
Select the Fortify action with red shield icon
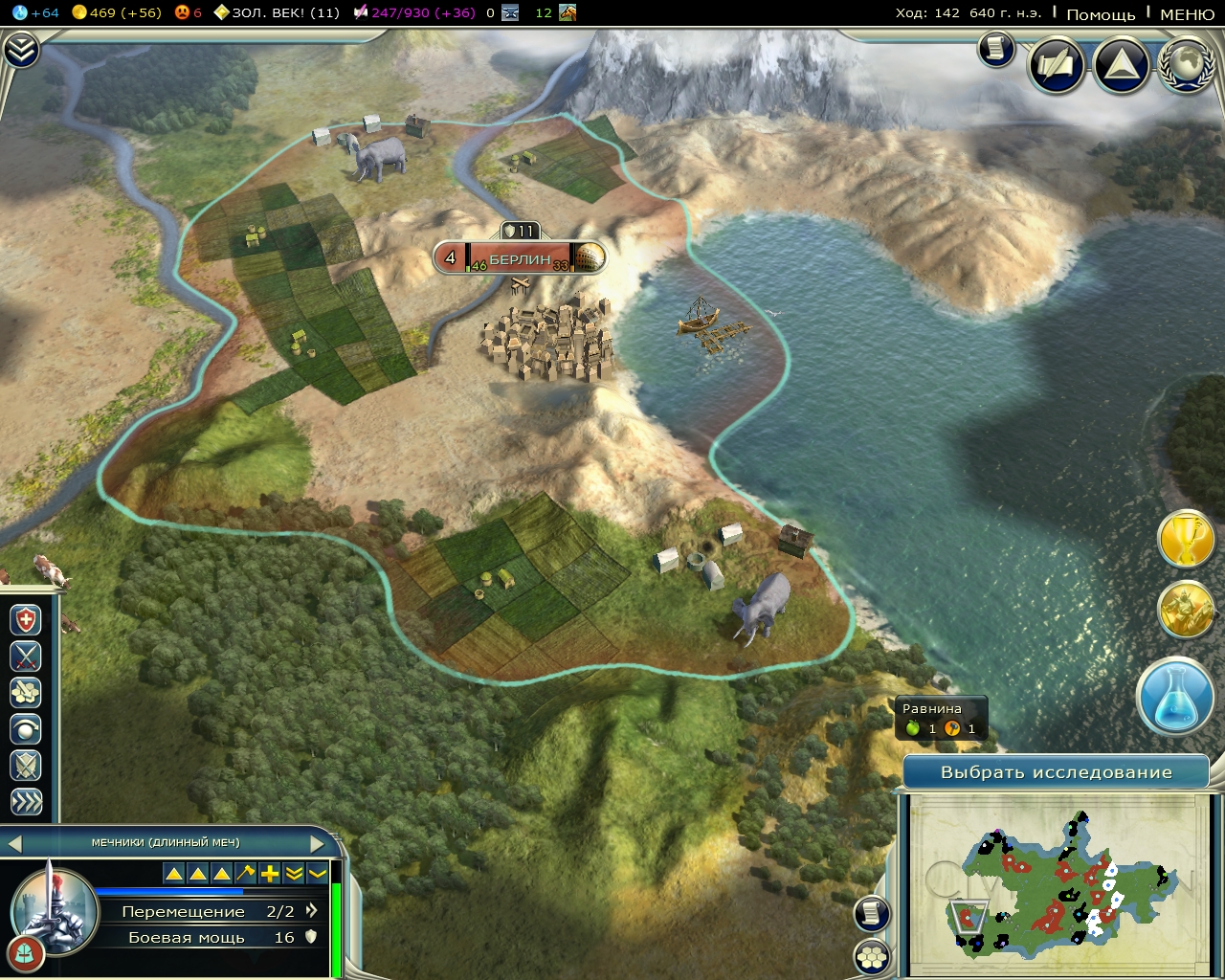(x=26, y=619)
